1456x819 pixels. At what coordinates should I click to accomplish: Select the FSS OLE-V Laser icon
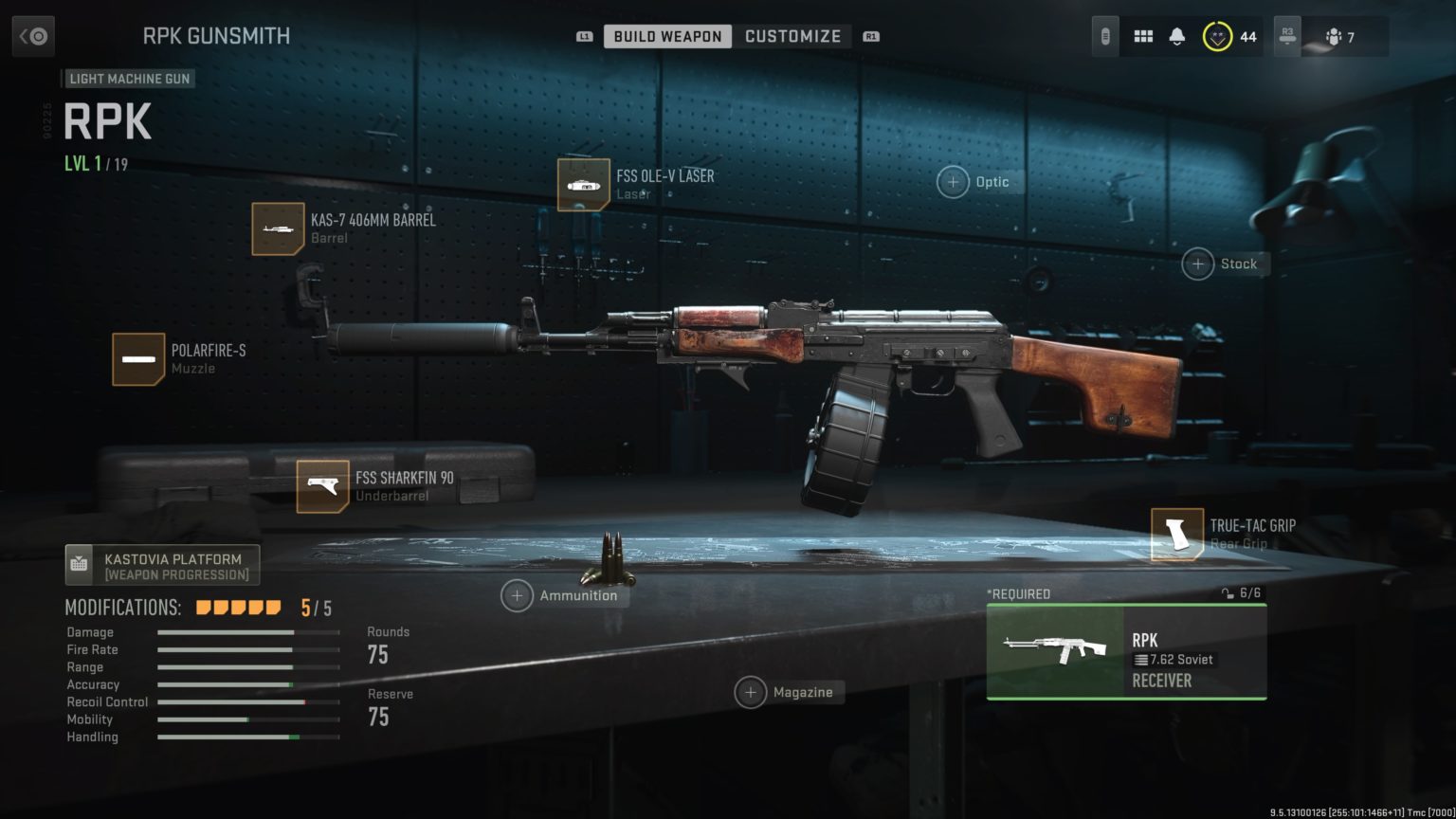(583, 183)
